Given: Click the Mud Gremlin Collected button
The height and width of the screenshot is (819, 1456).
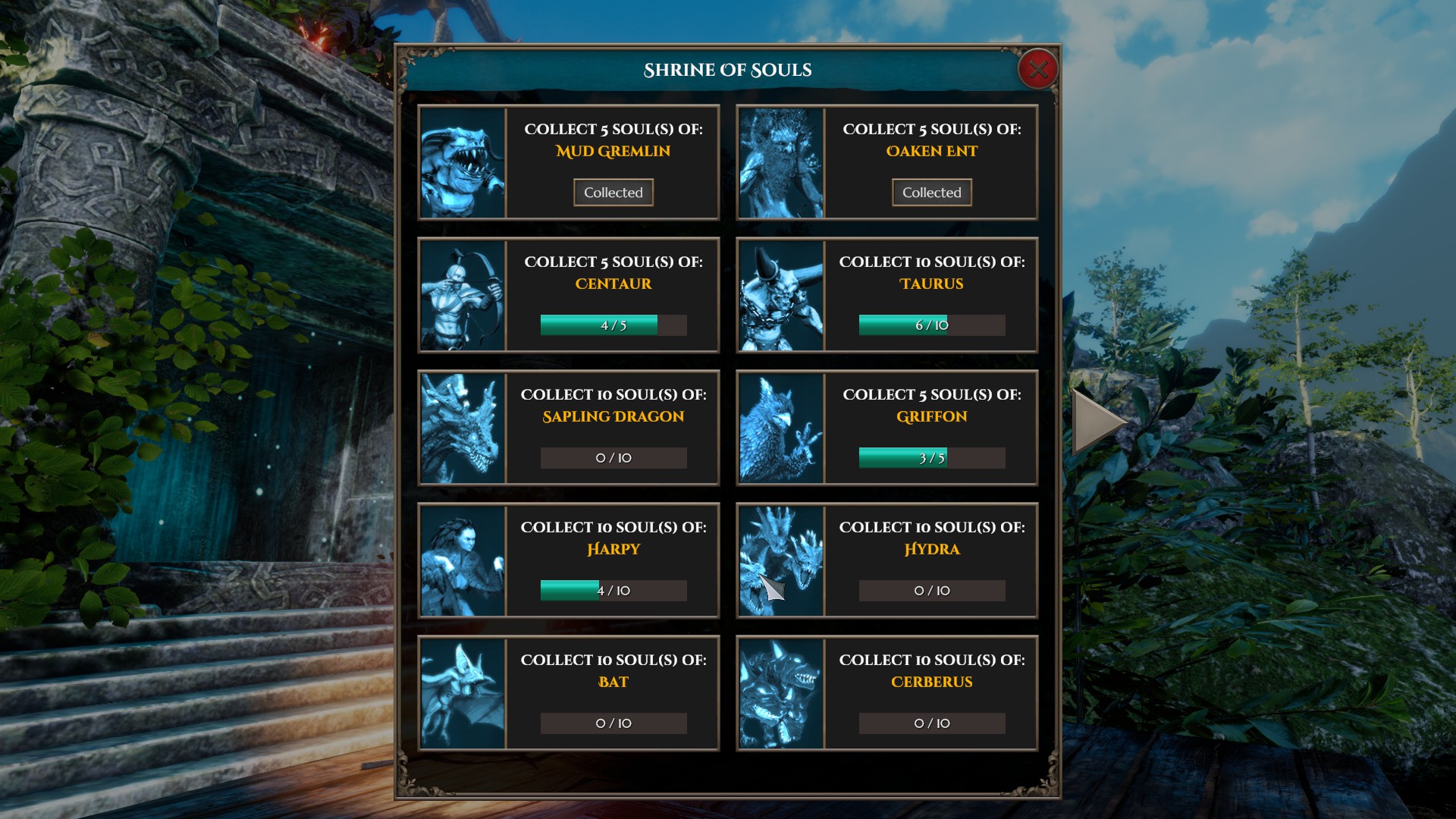Looking at the screenshot, I should click(613, 193).
